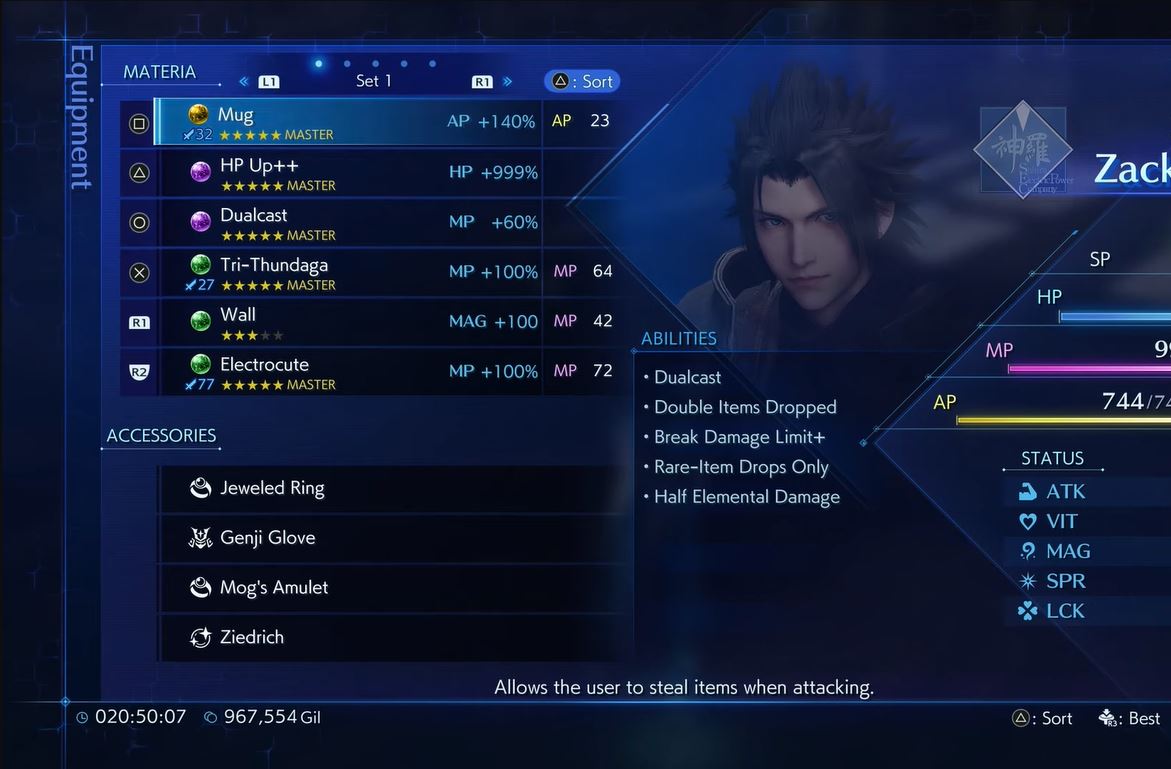Switch to the next materia set arrow

coord(508,82)
